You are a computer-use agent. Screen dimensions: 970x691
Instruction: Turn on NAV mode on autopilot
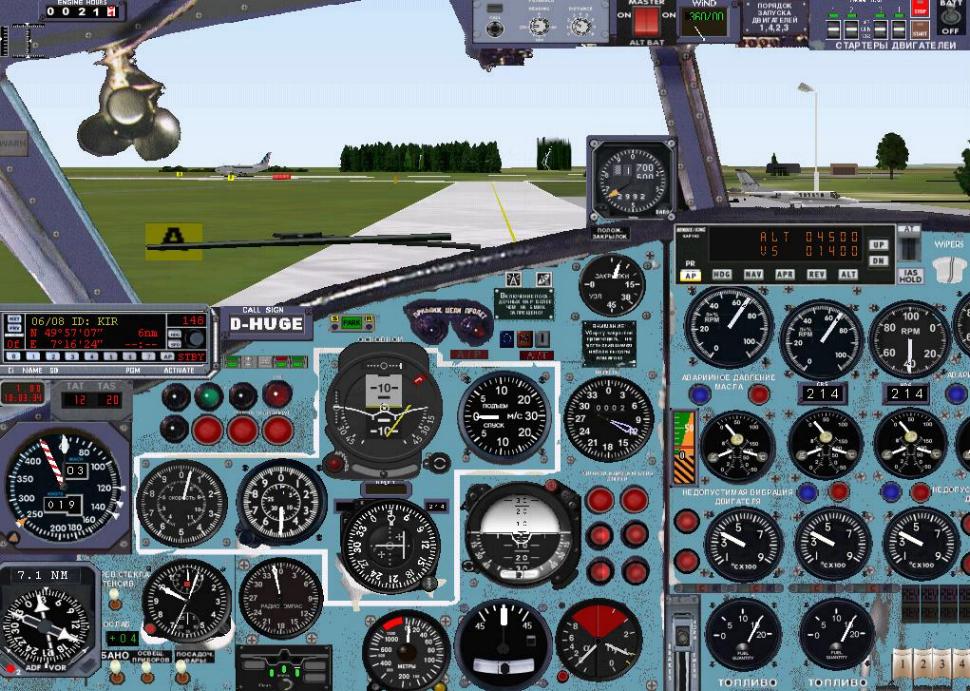753,275
